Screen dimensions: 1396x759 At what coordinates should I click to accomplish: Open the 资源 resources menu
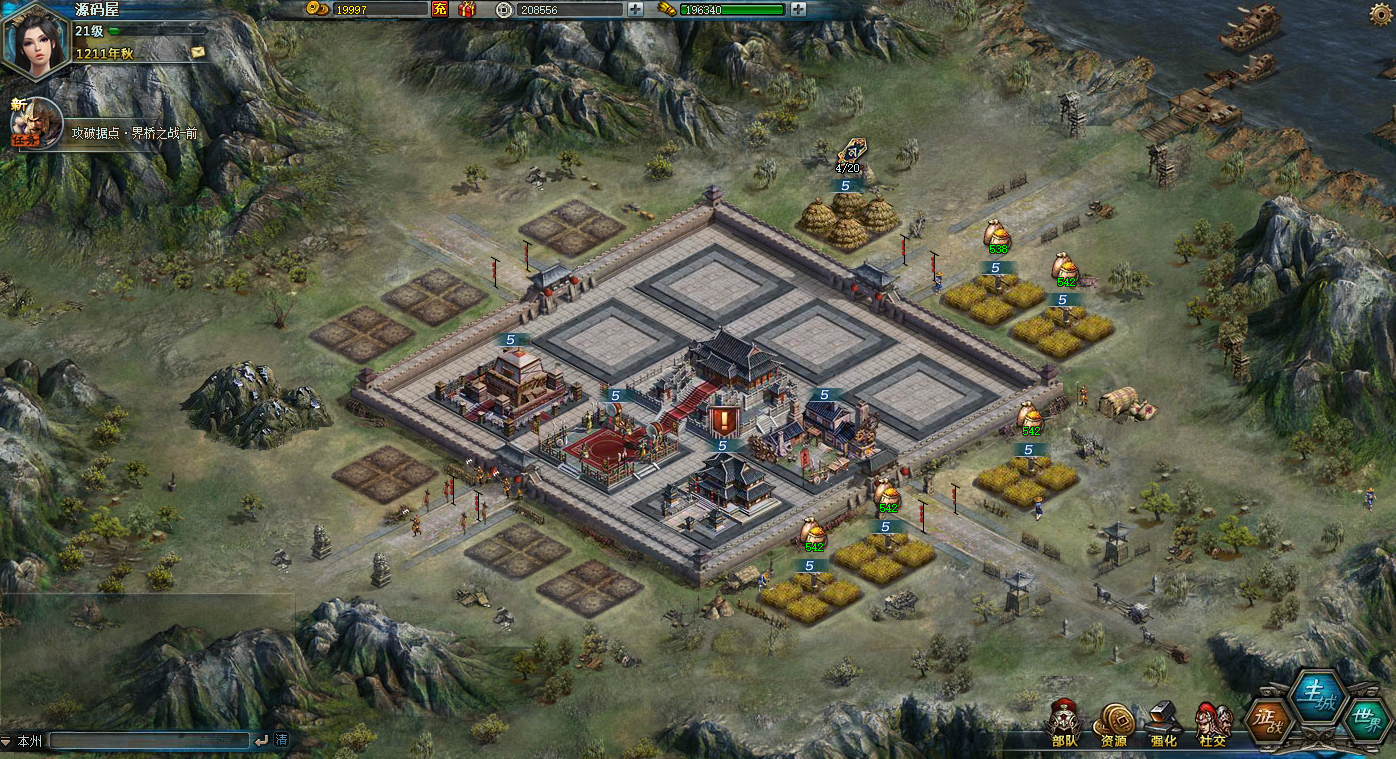click(1113, 724)
